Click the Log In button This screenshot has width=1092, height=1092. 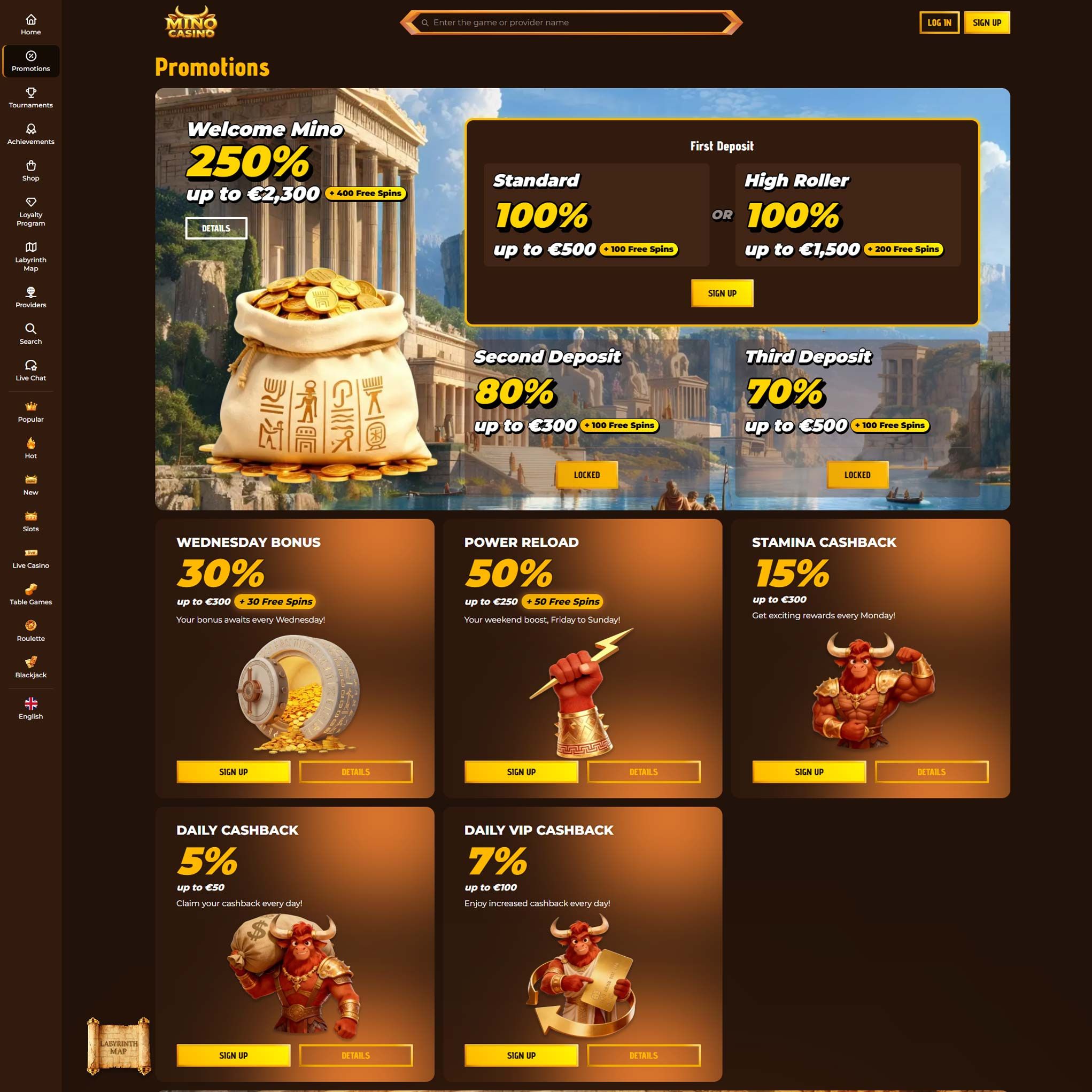click(939, 22)
